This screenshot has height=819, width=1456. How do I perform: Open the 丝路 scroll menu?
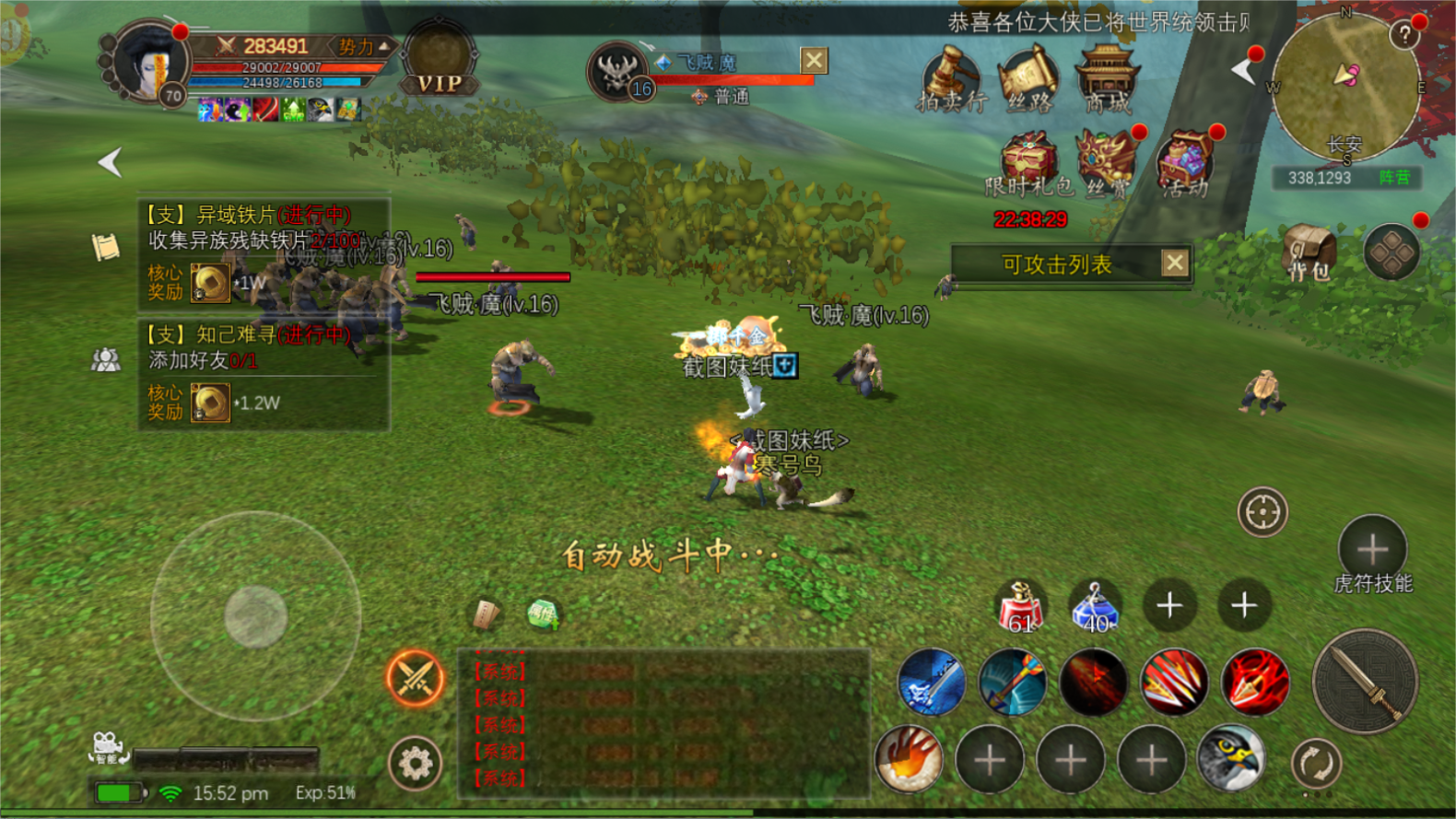1028,79
